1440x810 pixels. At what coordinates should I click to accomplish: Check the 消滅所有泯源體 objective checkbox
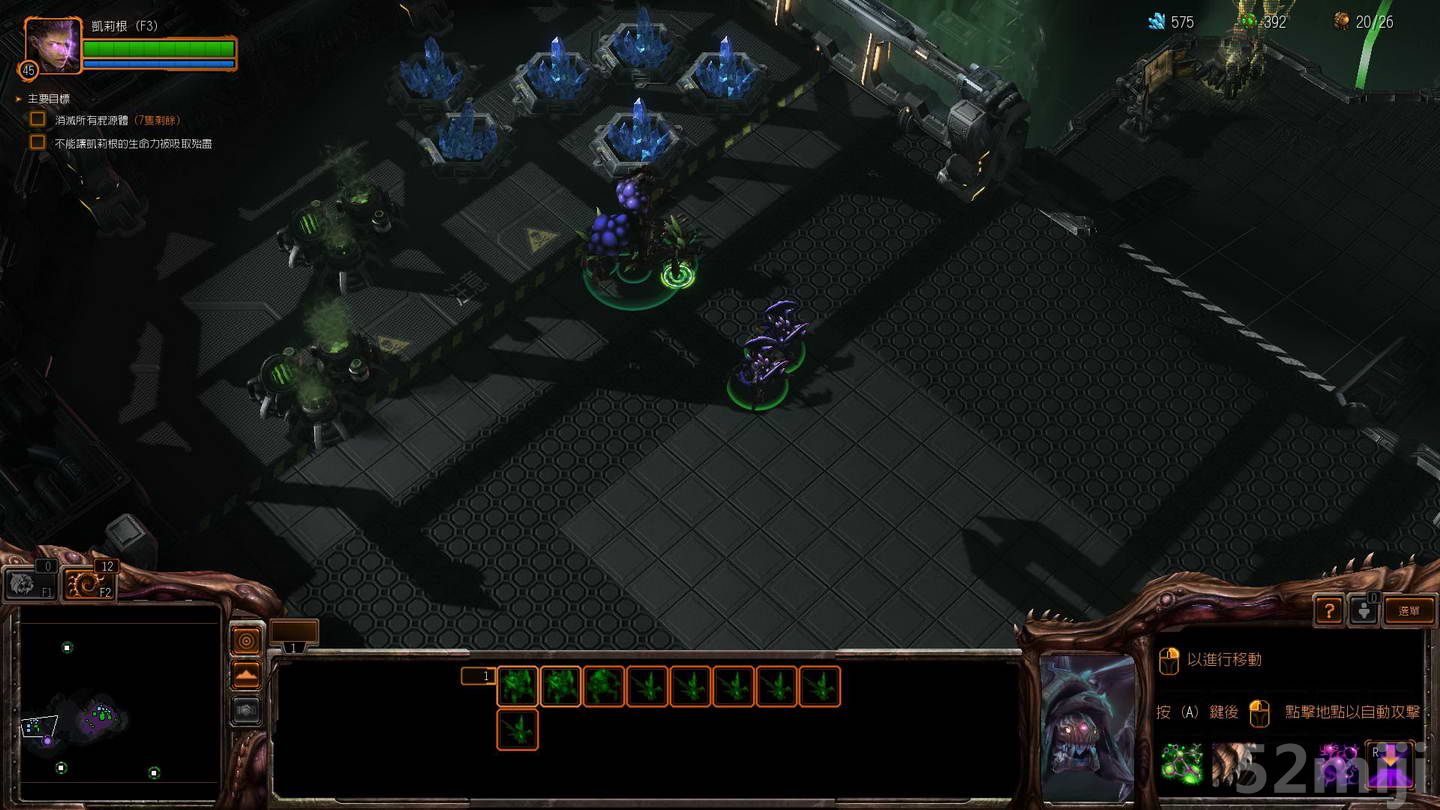coord(38,118)
